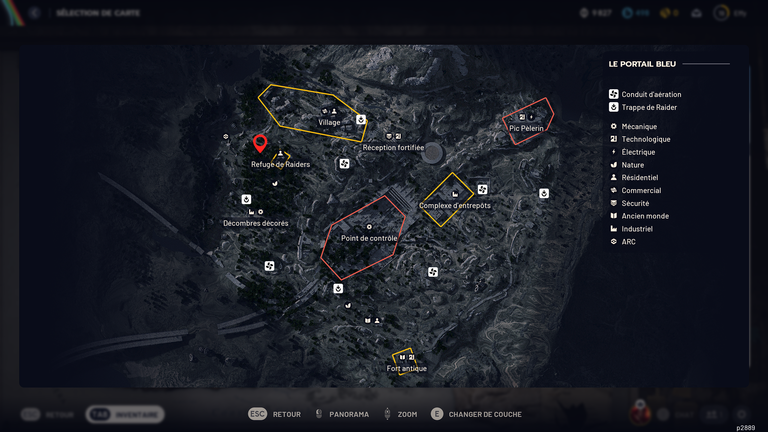Click the Fort antique location marker
The height and width of the screenshot is (432, 768).
point(406,362)
